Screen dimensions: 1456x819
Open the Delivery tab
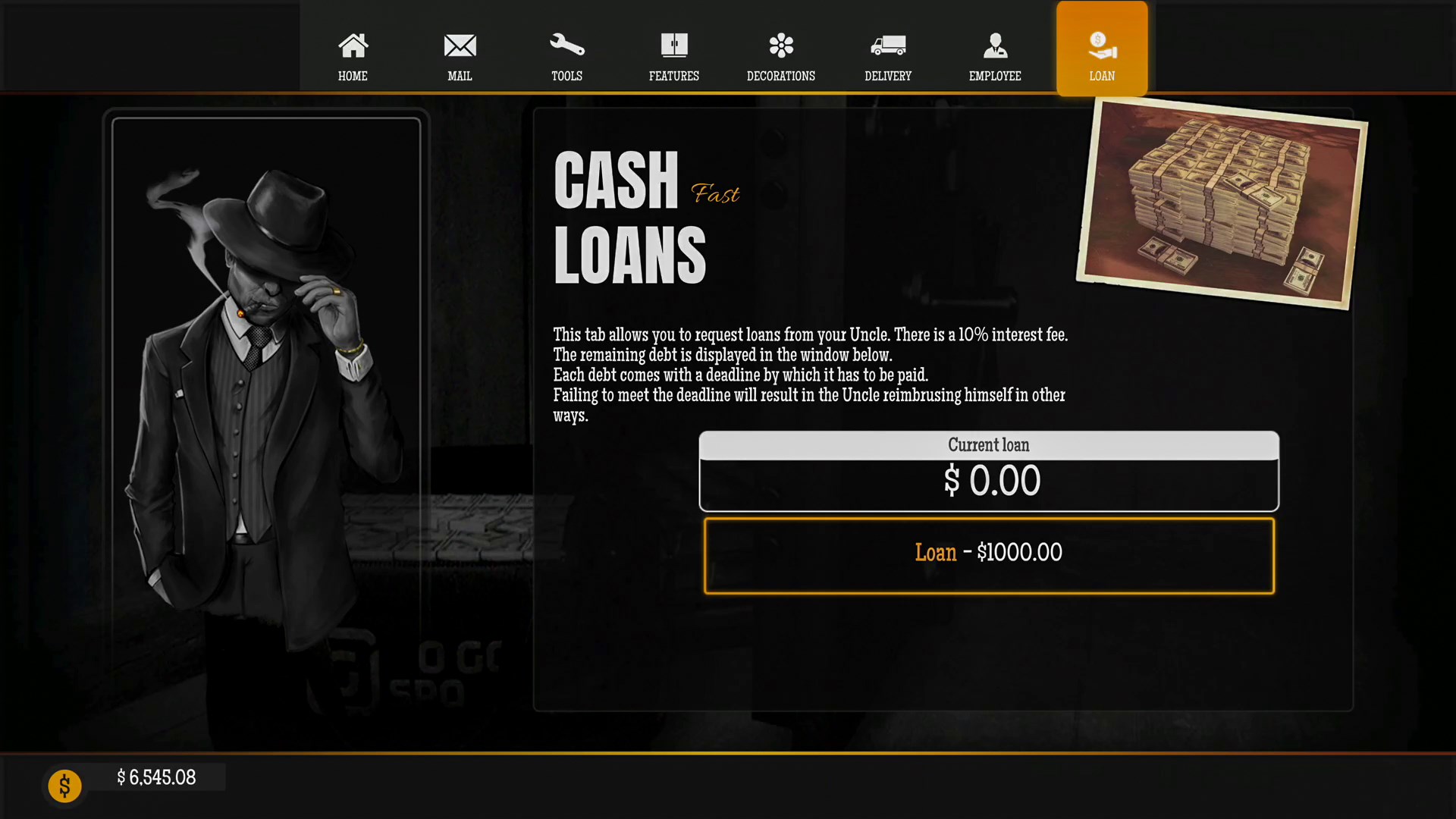point(887,57)
